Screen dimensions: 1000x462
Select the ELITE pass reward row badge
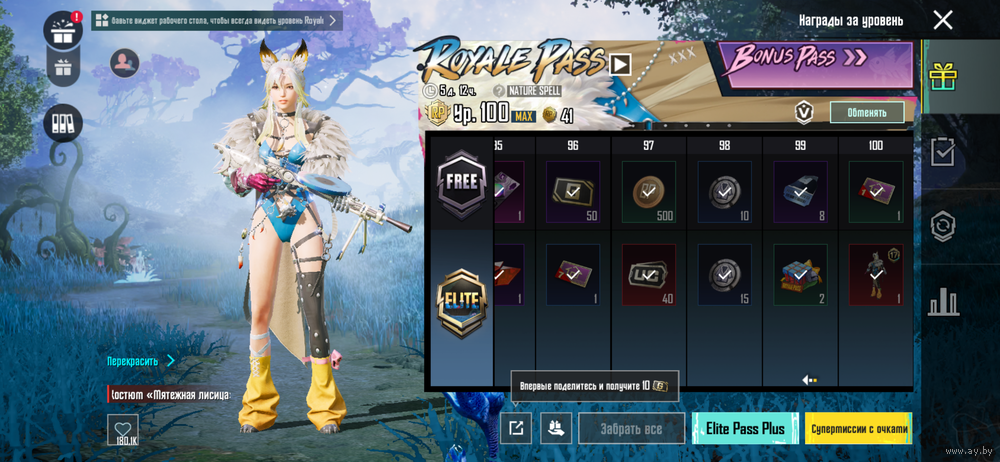461,303
